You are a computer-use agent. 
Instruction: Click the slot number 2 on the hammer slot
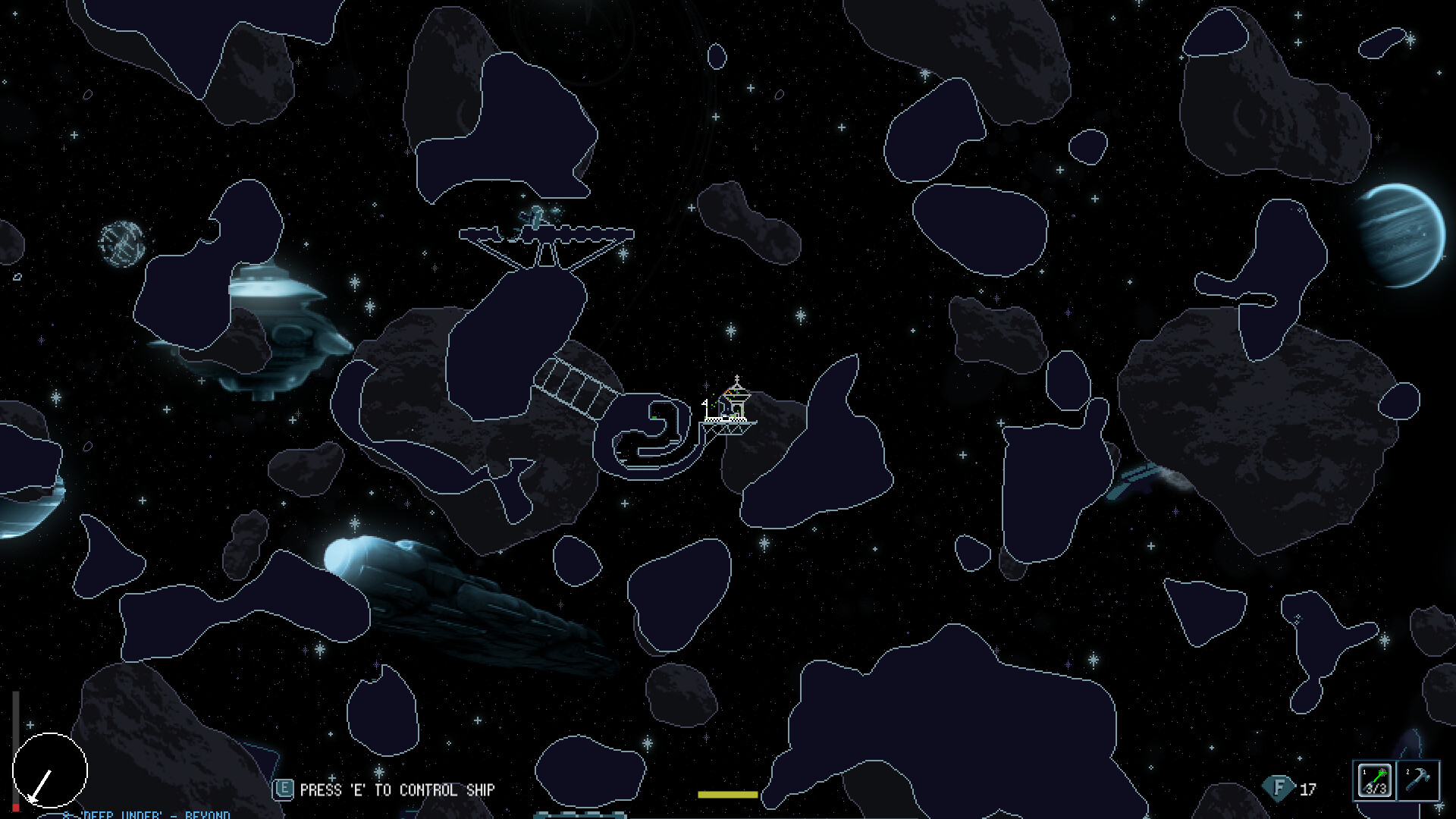[x=1407, y=772]
